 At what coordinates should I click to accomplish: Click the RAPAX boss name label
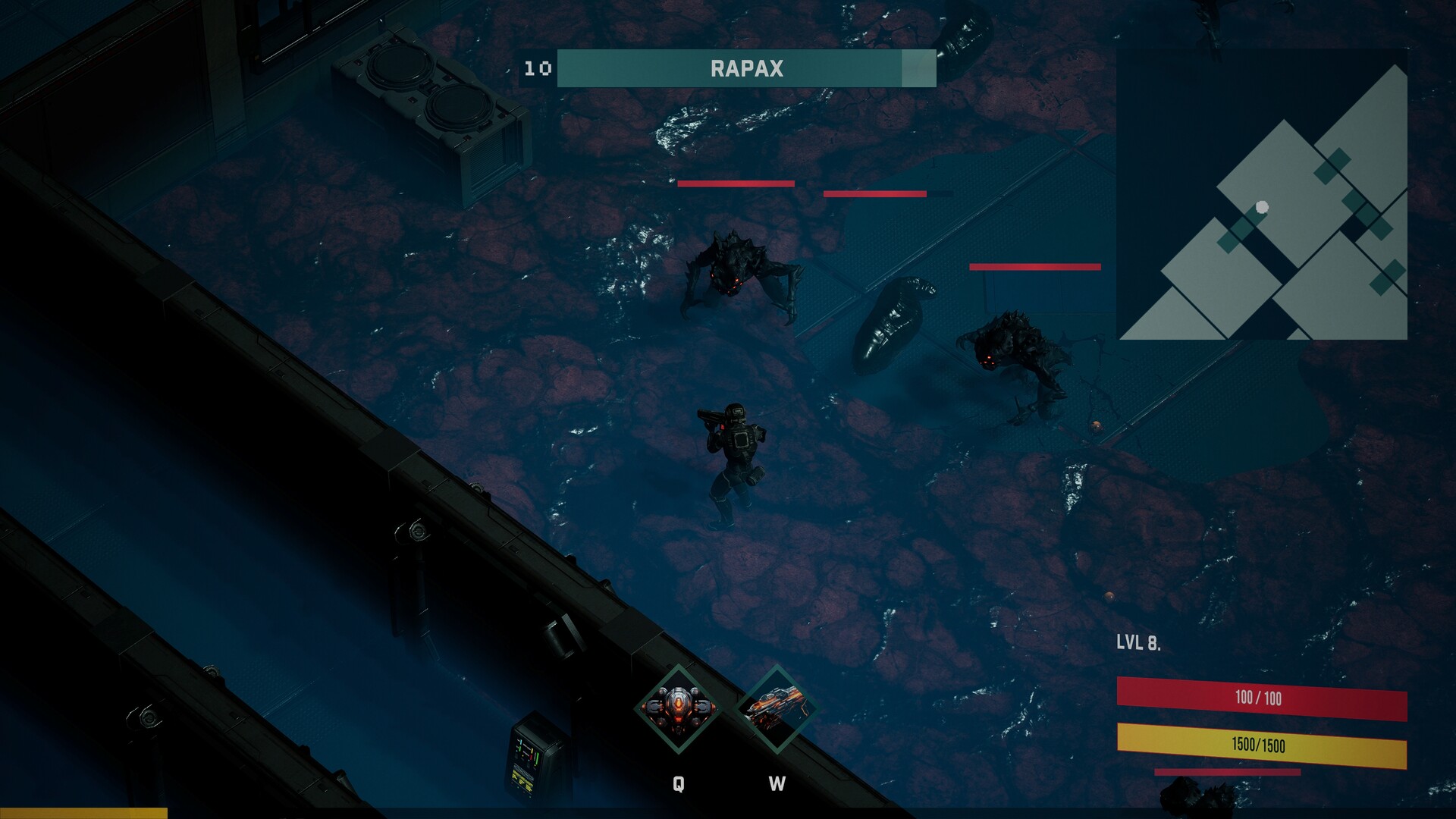click(x=746, y=67)
